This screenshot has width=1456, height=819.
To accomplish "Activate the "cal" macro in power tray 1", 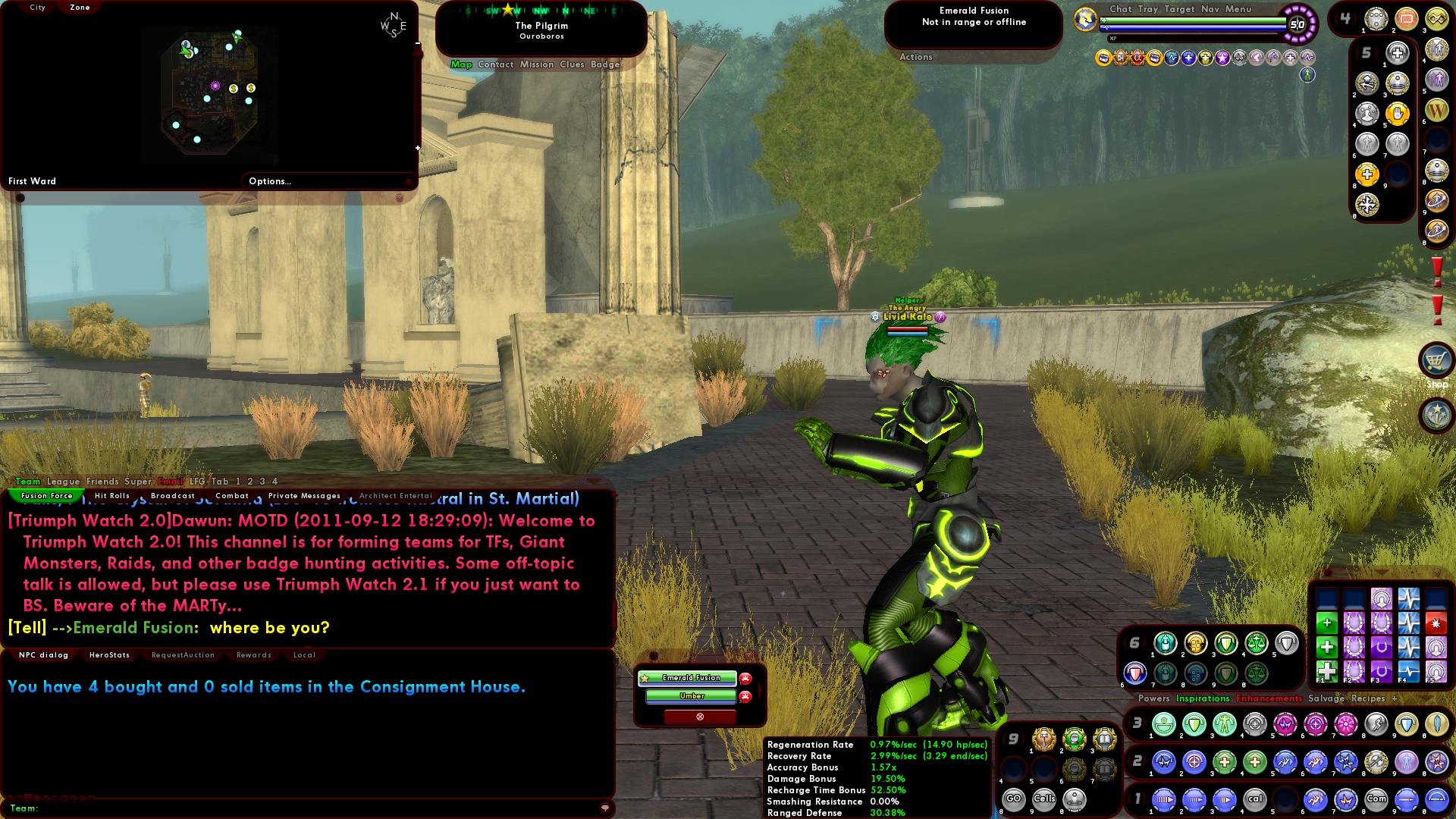I will [x=1255, y=799].
